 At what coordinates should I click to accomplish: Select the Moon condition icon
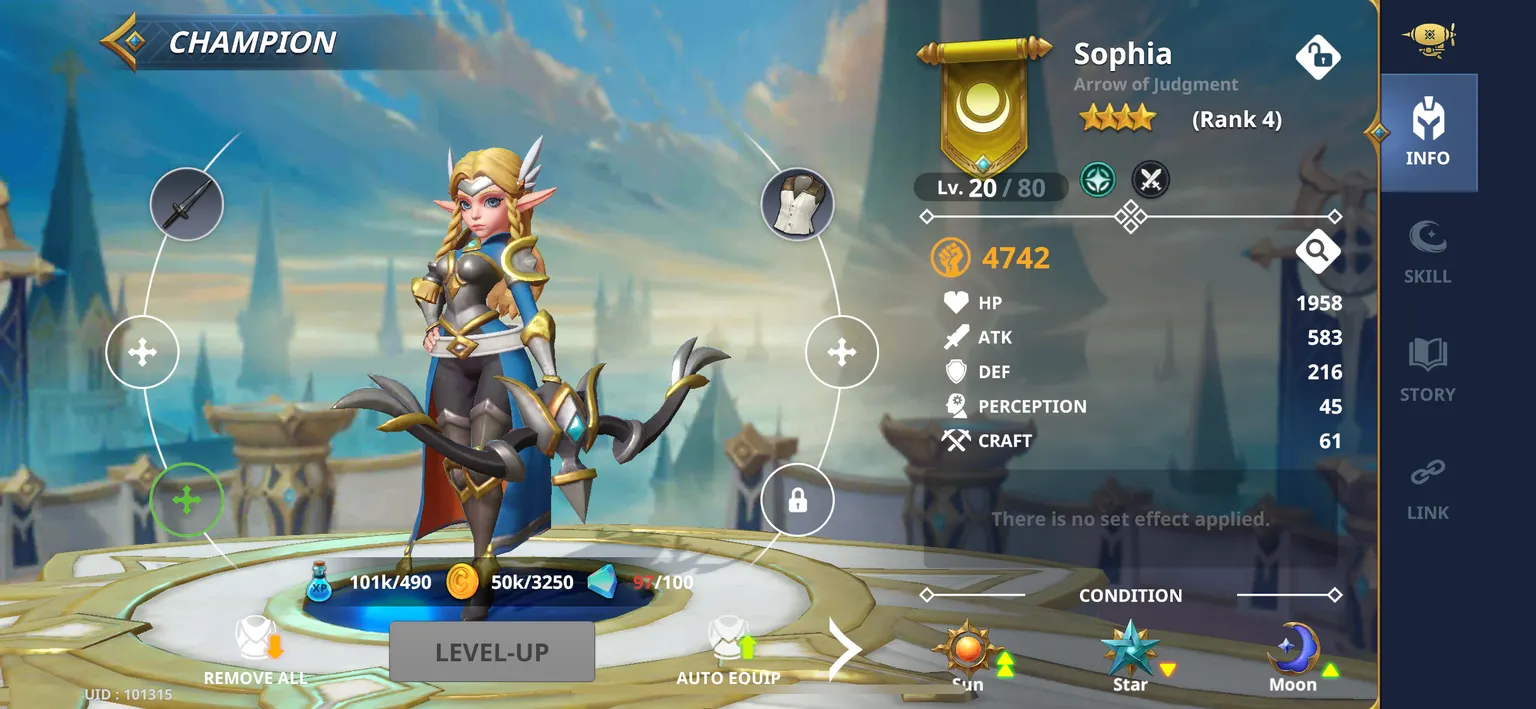pyautogui.click(x=1293, y=652)
